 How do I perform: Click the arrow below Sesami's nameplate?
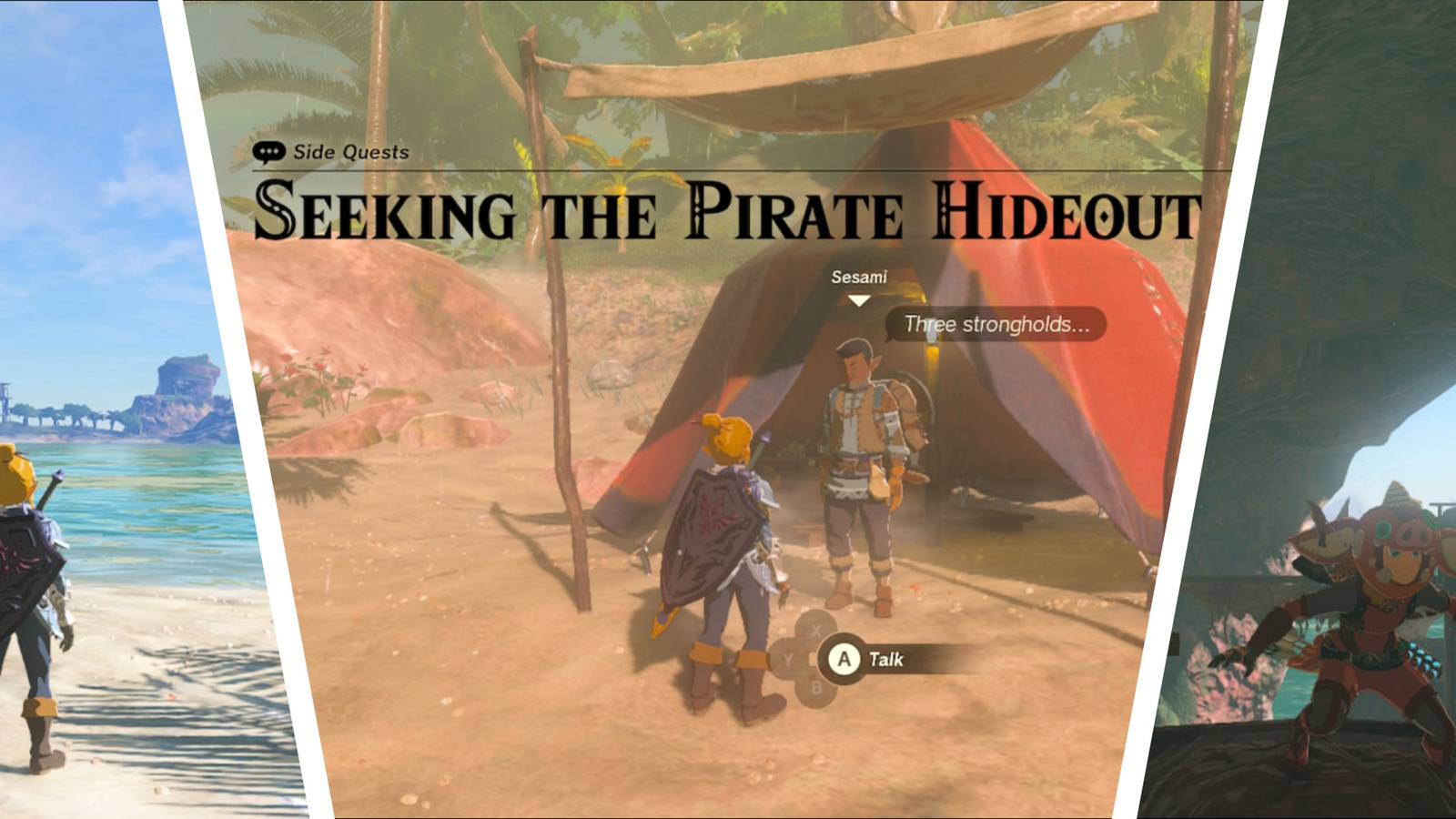pos(857,300)
